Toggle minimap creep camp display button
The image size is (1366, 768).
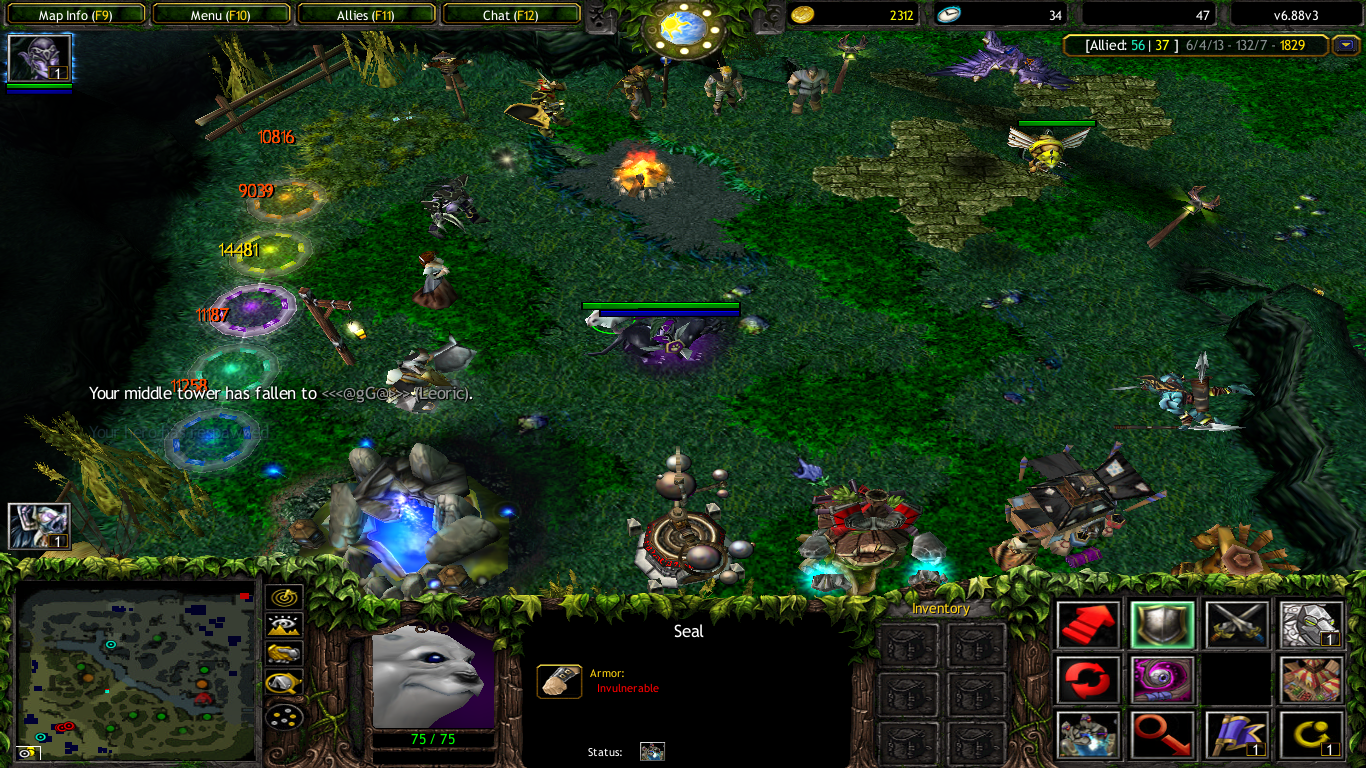pos(284,684)
